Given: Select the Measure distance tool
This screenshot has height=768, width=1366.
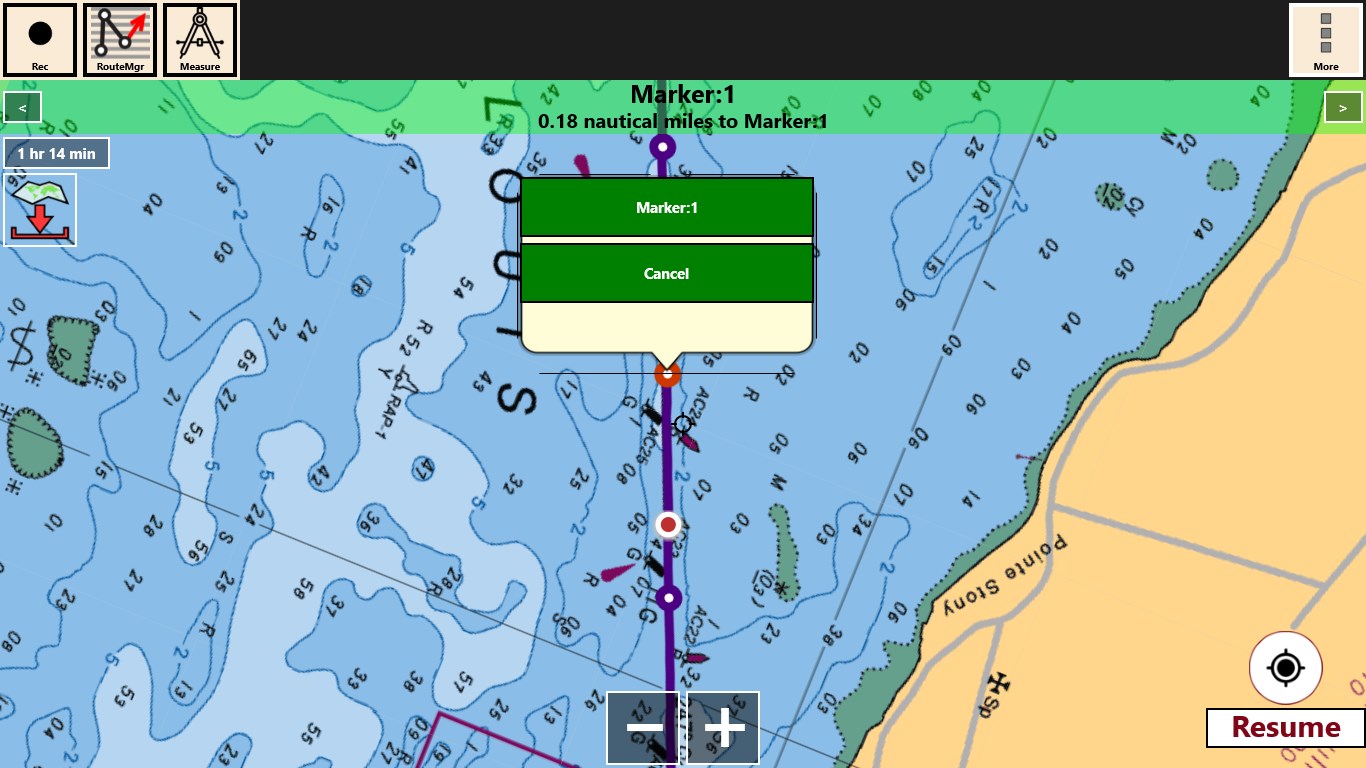Looking at the screenshot, I should pyautogui.click(x=198, y=40).
